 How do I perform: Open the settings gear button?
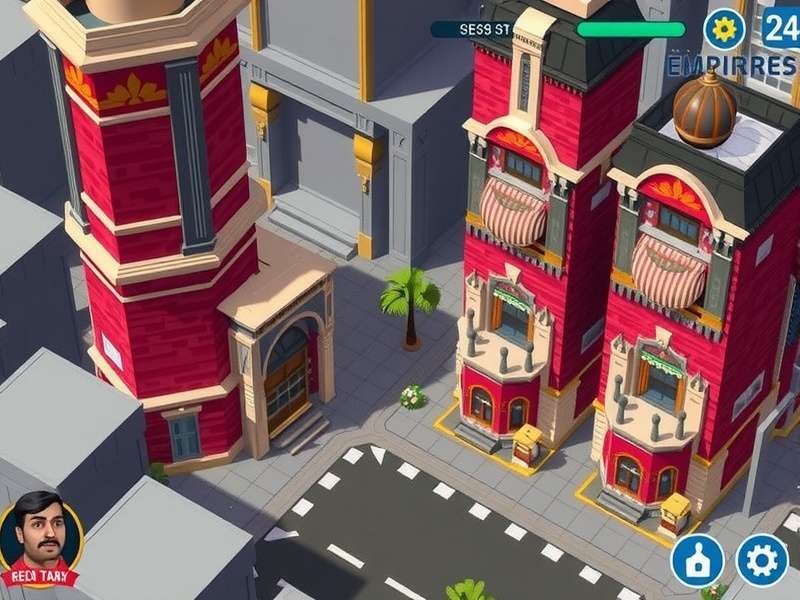[x=762, y=559]
